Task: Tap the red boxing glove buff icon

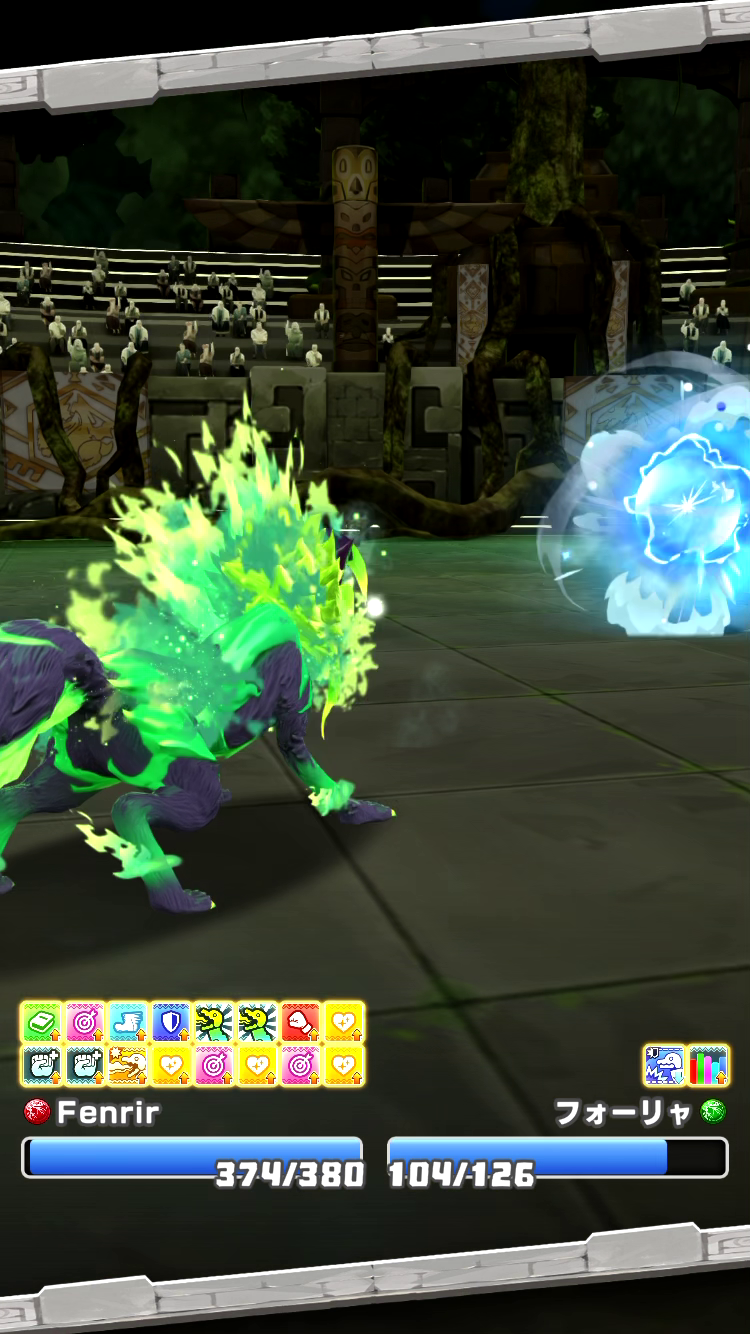Action: 300,1021
